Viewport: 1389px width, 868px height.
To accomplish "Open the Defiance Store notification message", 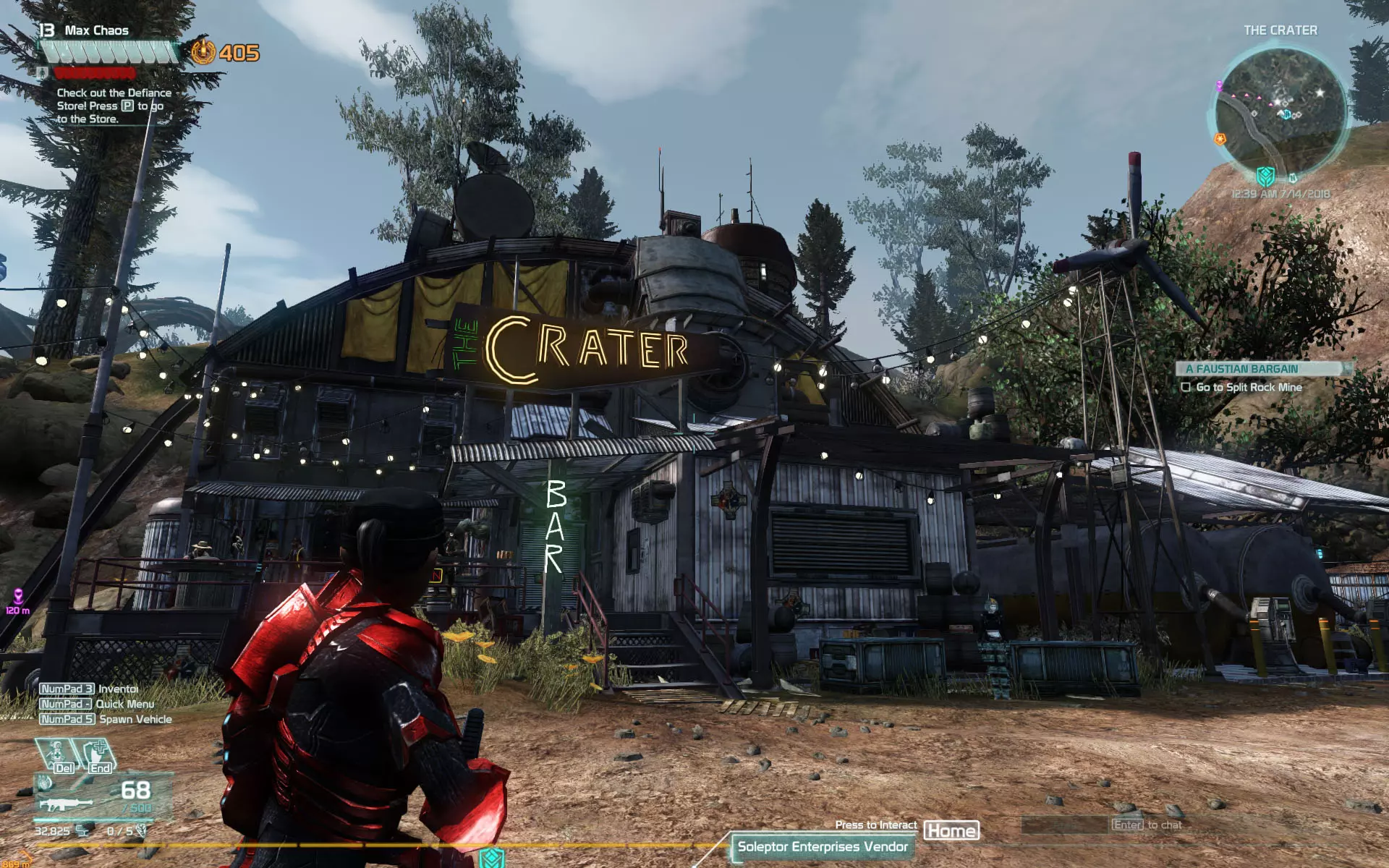I will (x=113, y=106).
